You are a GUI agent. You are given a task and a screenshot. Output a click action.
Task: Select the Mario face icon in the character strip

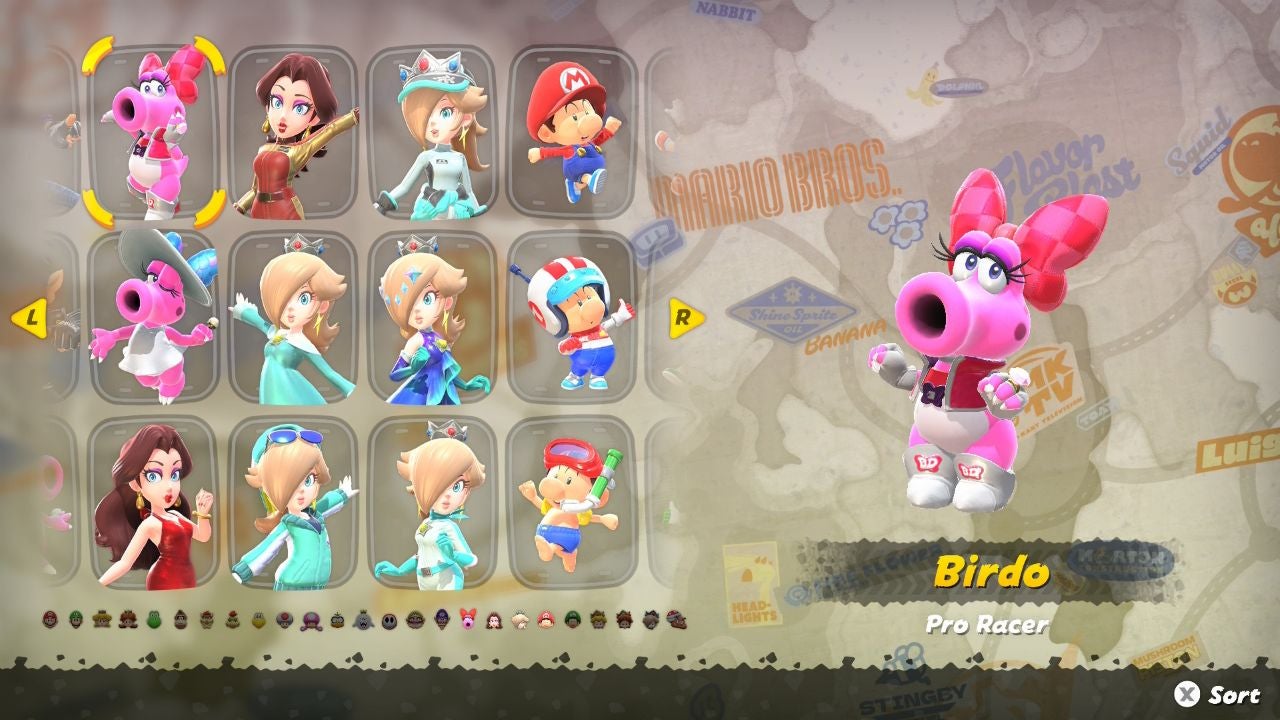pyautogui.click(x=52, y=620)
